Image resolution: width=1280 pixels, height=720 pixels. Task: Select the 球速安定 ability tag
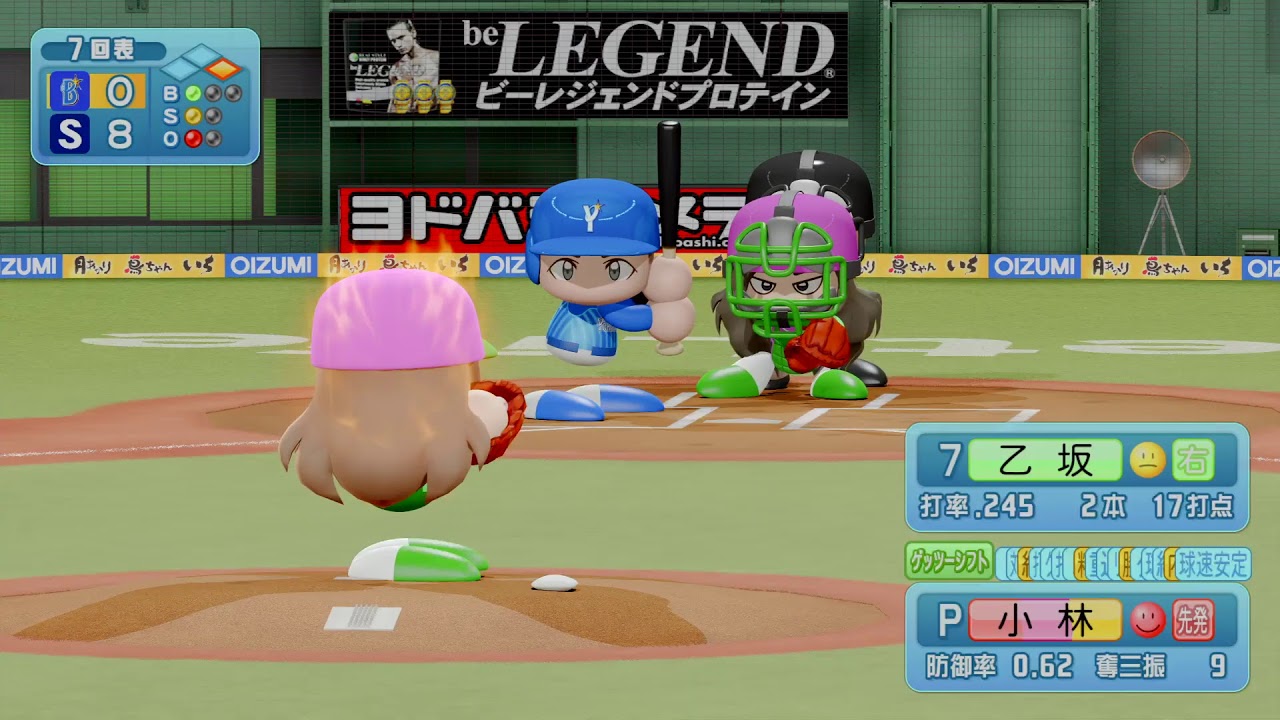pyautogui.click(x=1213, y=564)
